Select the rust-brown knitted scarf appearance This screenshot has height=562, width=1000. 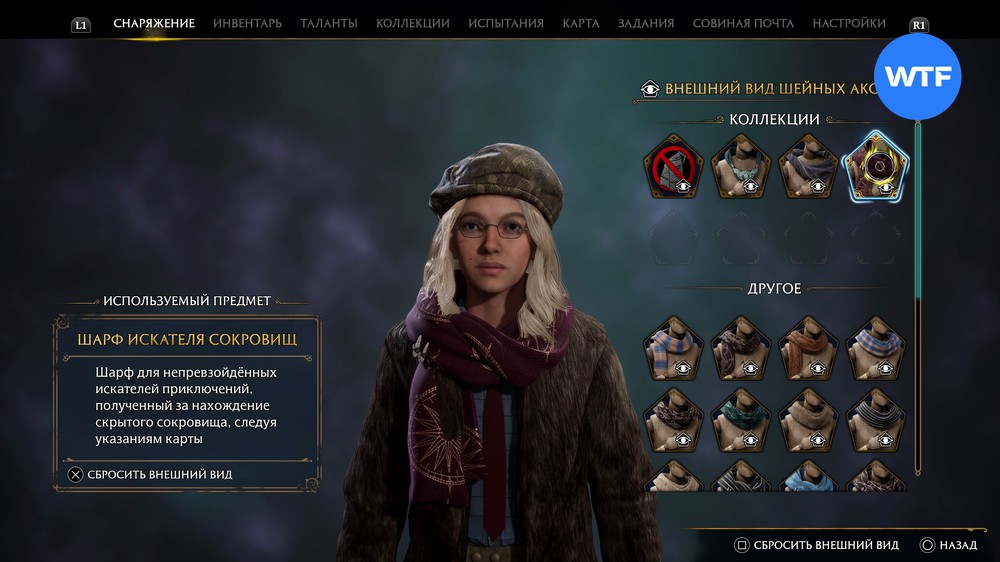tap(808, 348)
